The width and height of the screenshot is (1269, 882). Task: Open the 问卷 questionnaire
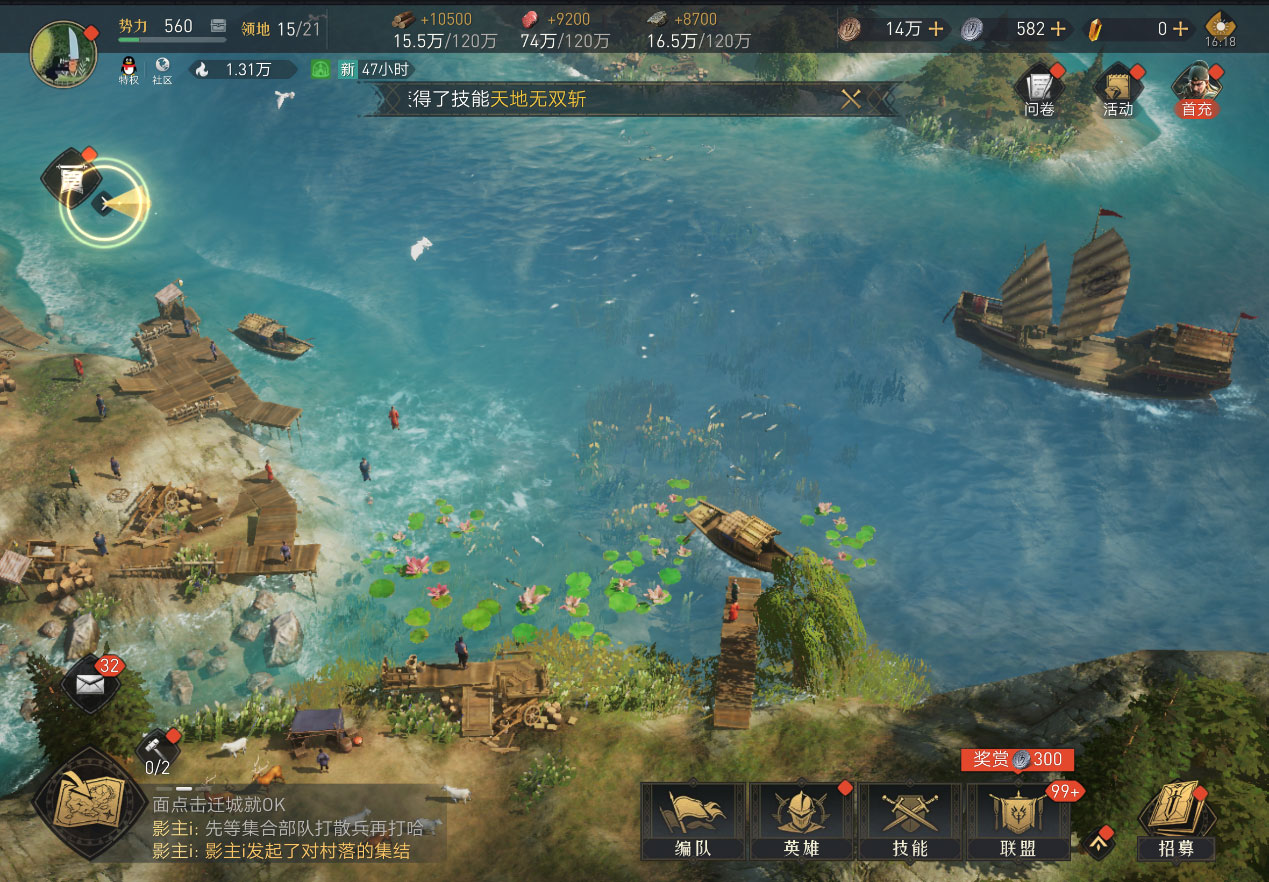point(1040,90)
